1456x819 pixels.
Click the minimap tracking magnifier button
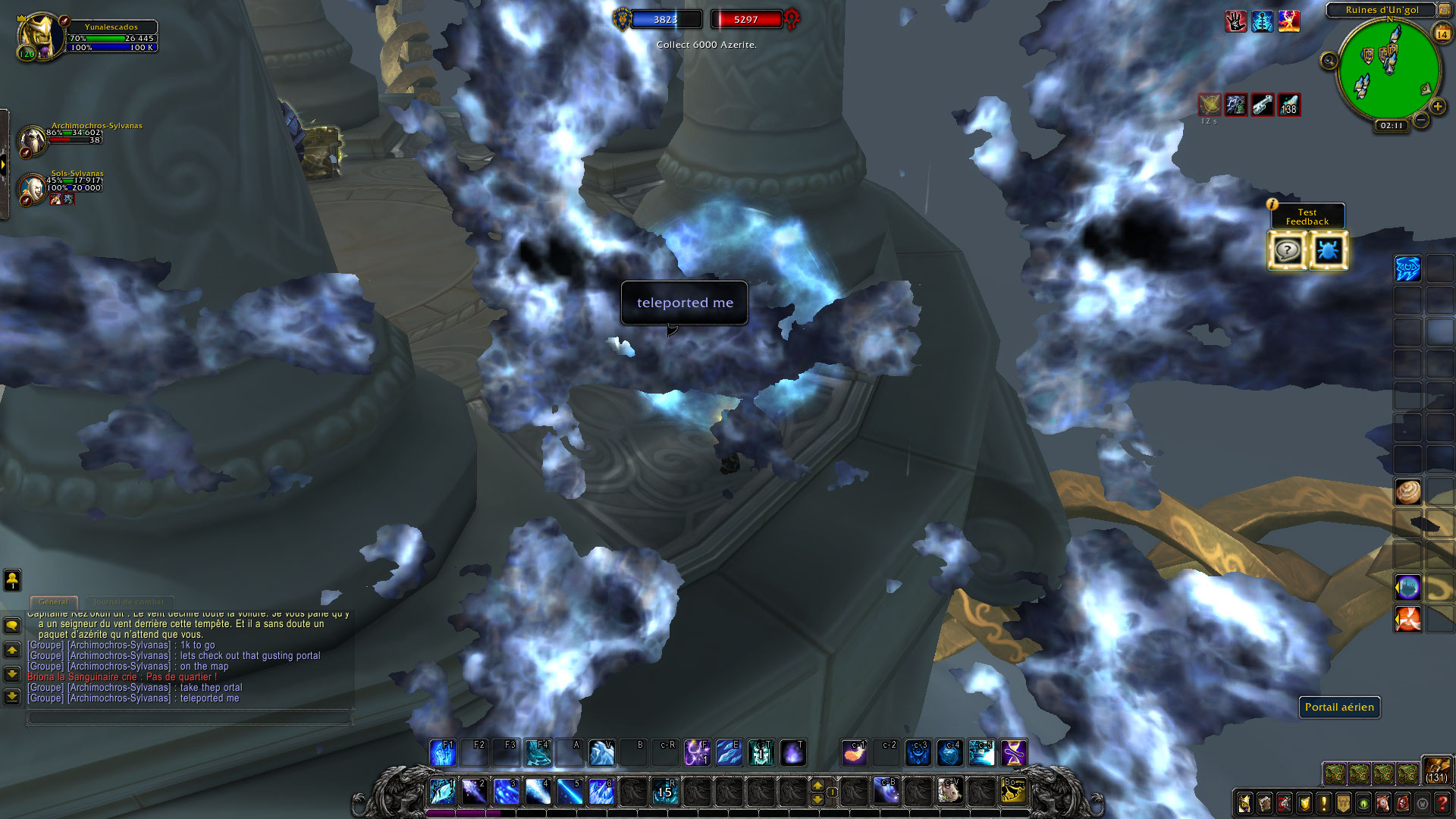1329,61
